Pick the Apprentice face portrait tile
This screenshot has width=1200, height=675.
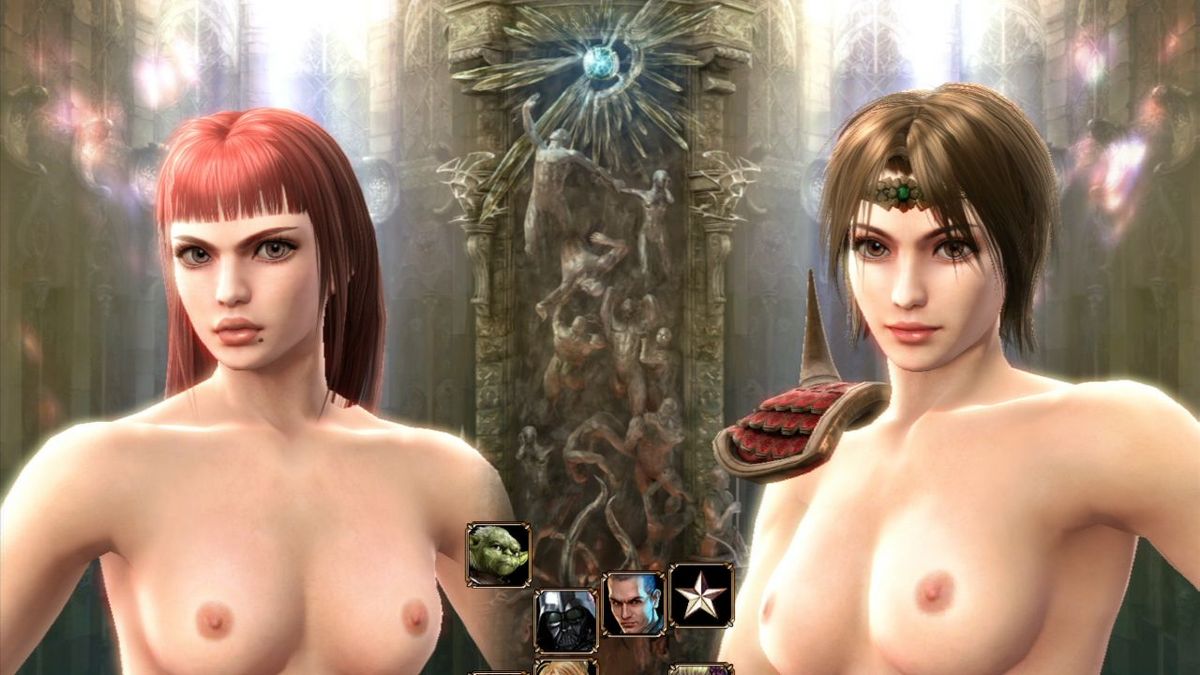tap(632, 603)
